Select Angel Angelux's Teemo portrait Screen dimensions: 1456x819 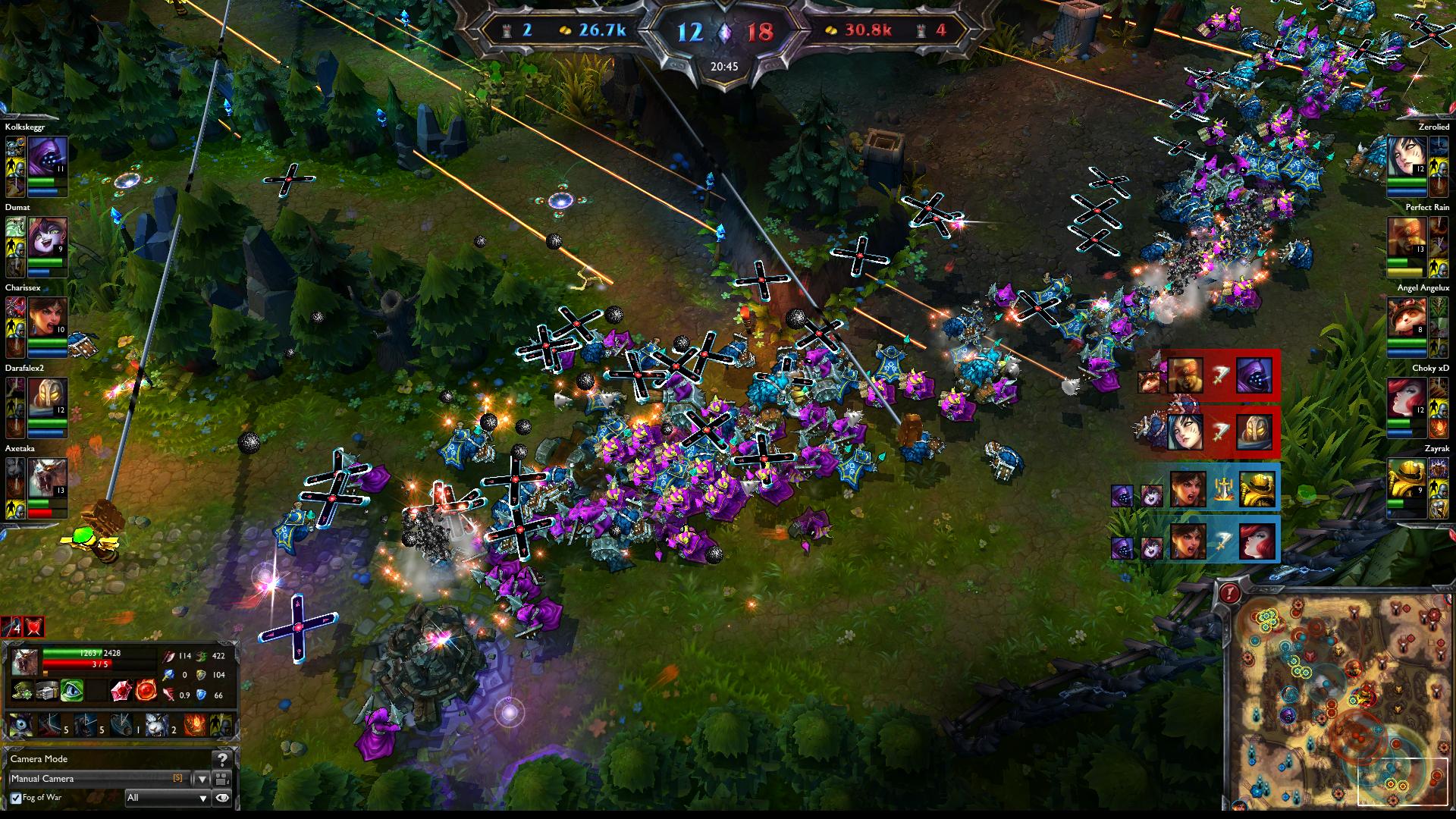pyautogui.click(x=1407, y=318)
